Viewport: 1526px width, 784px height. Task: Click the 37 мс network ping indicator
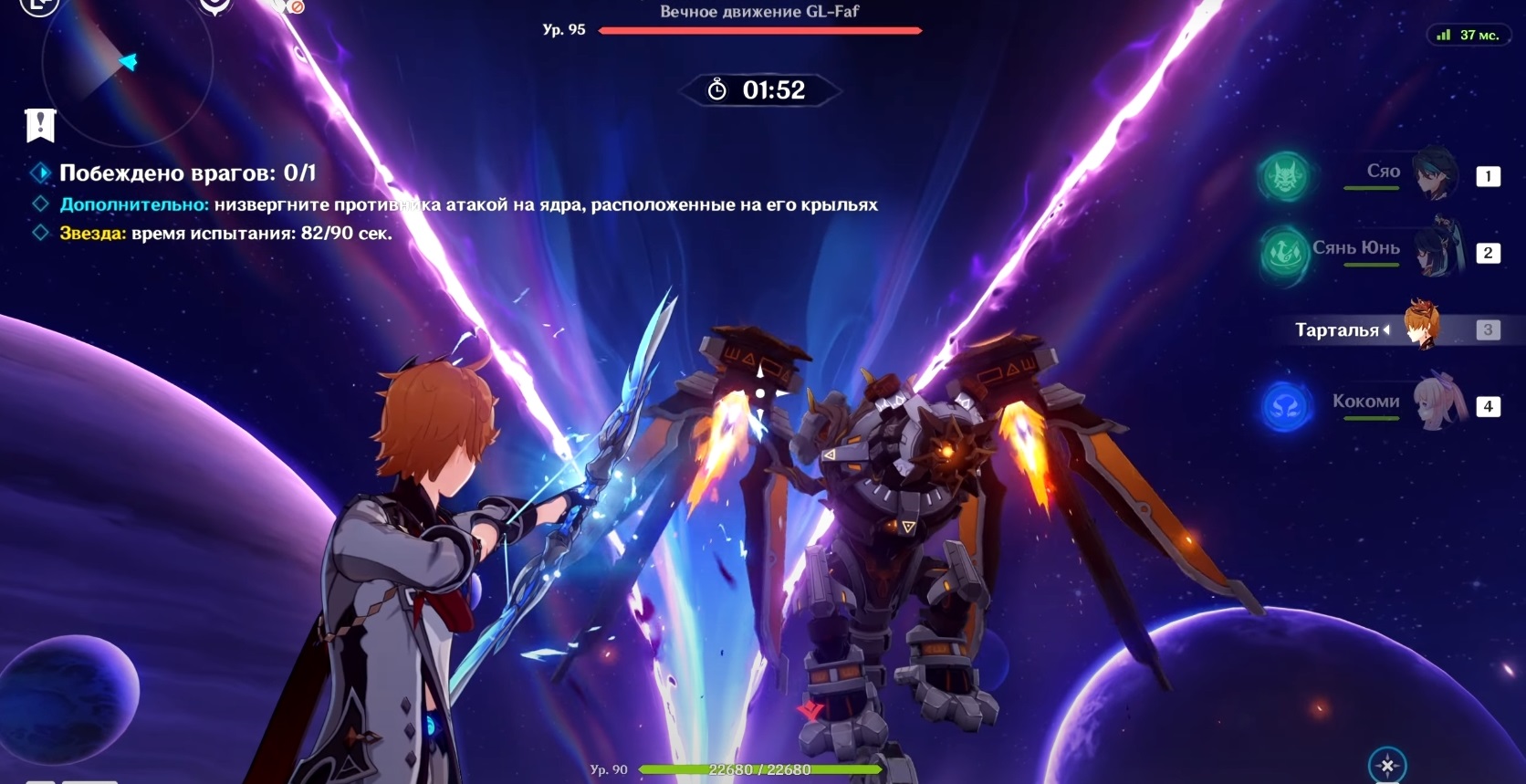[1469, 36]
